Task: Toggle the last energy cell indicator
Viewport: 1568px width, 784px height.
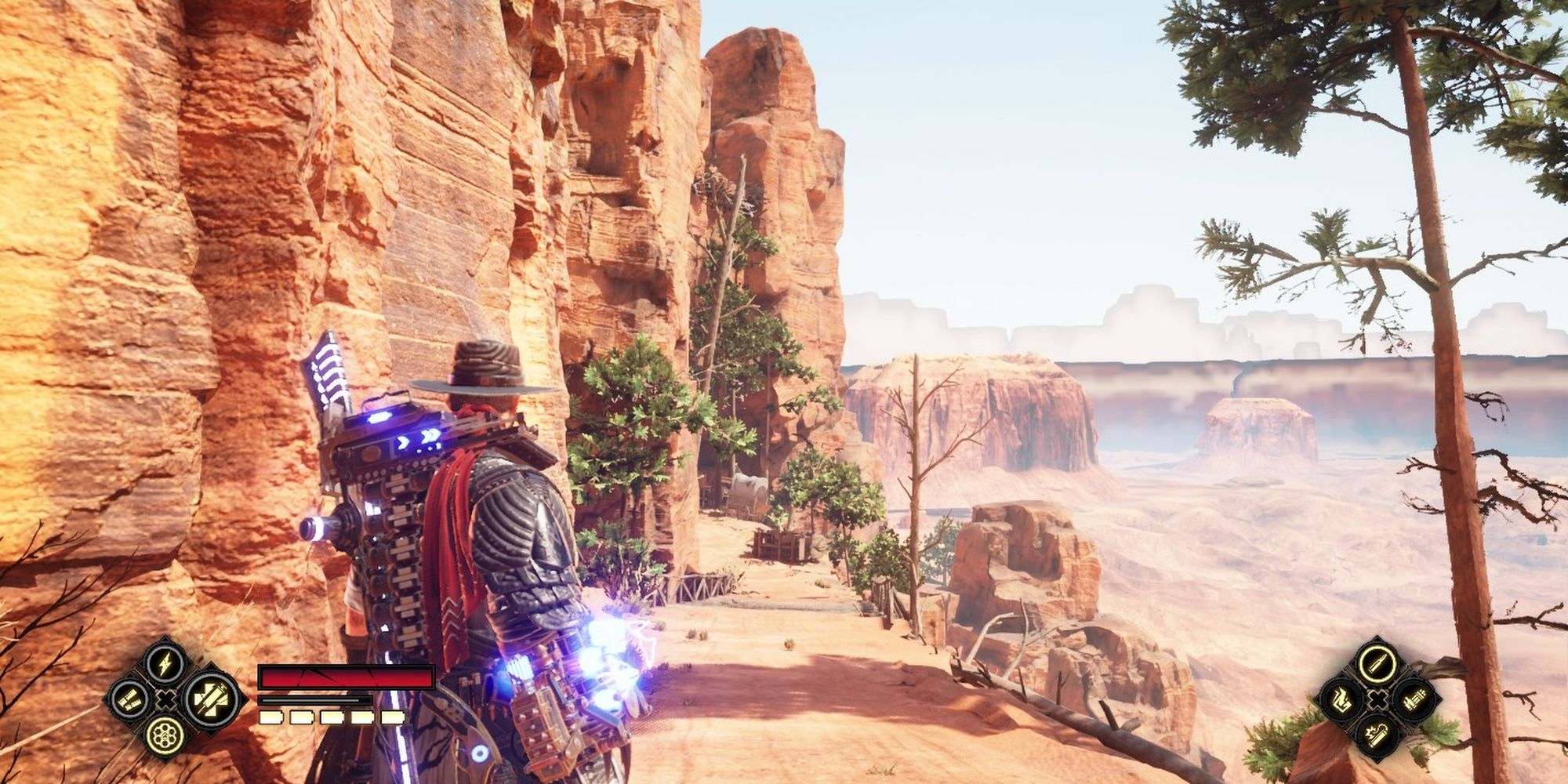Action: 393,717
